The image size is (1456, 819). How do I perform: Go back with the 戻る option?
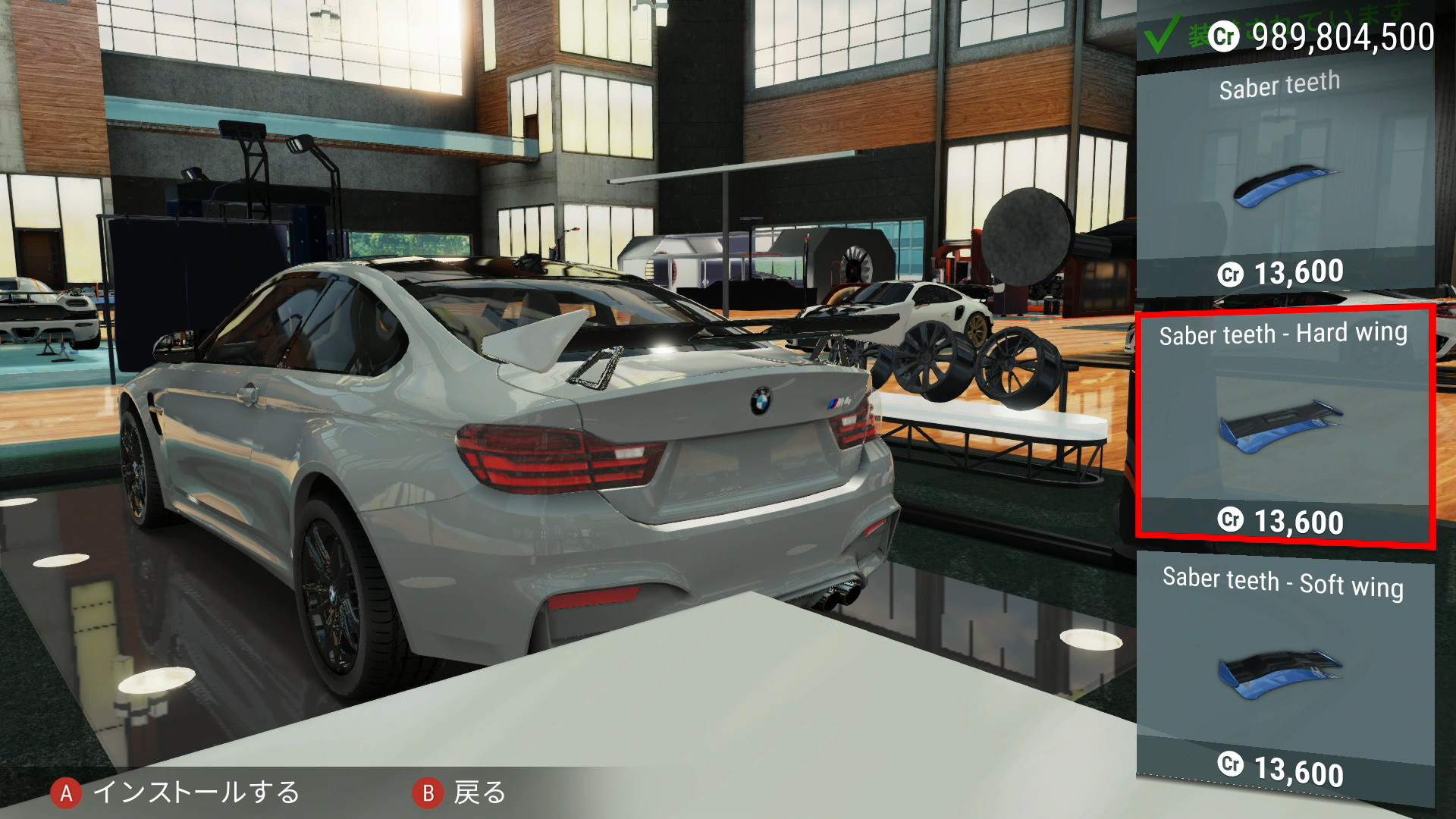(x=460, y=792)
